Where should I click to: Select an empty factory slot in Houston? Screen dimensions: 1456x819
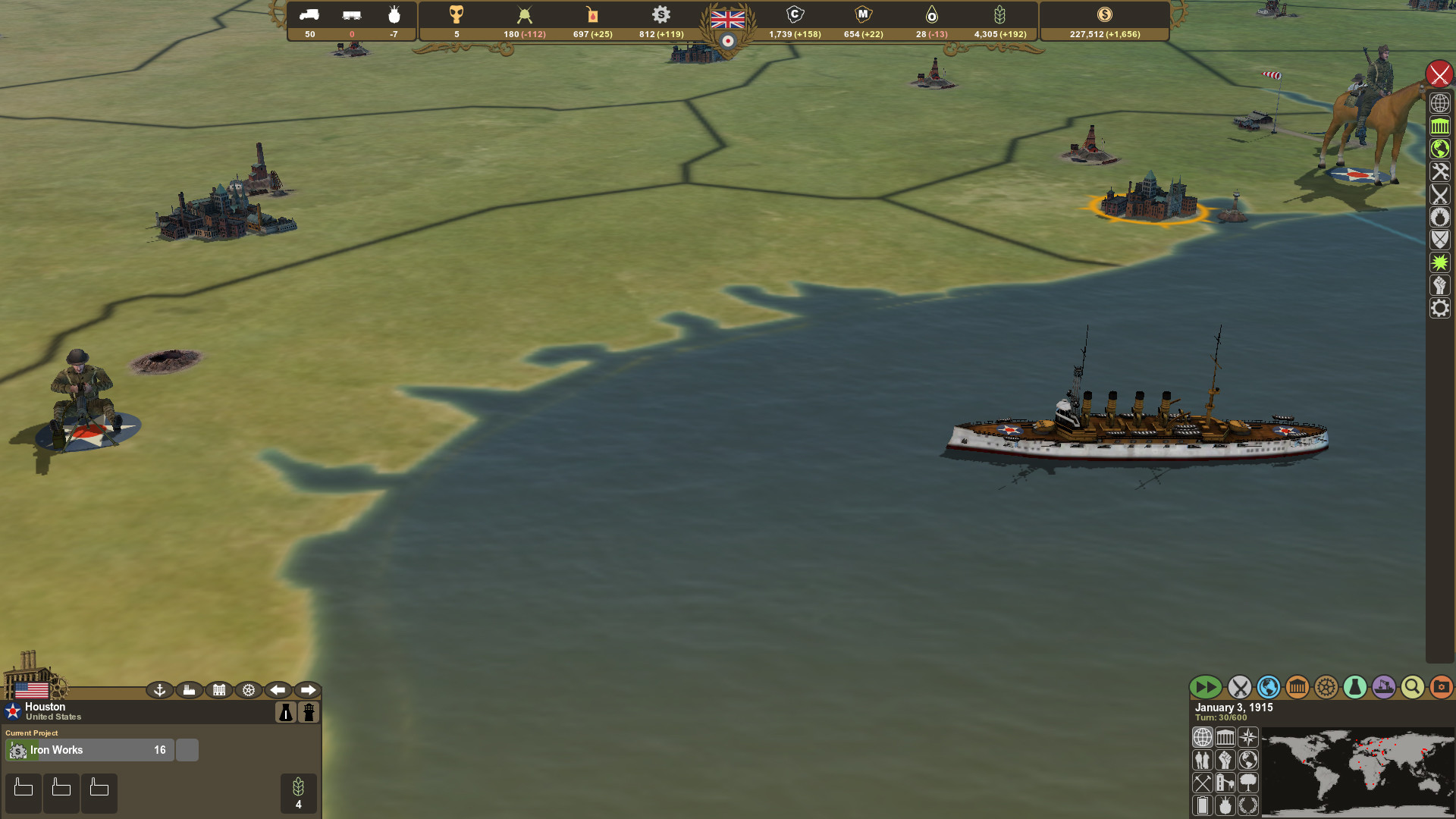tap(24, 792)
